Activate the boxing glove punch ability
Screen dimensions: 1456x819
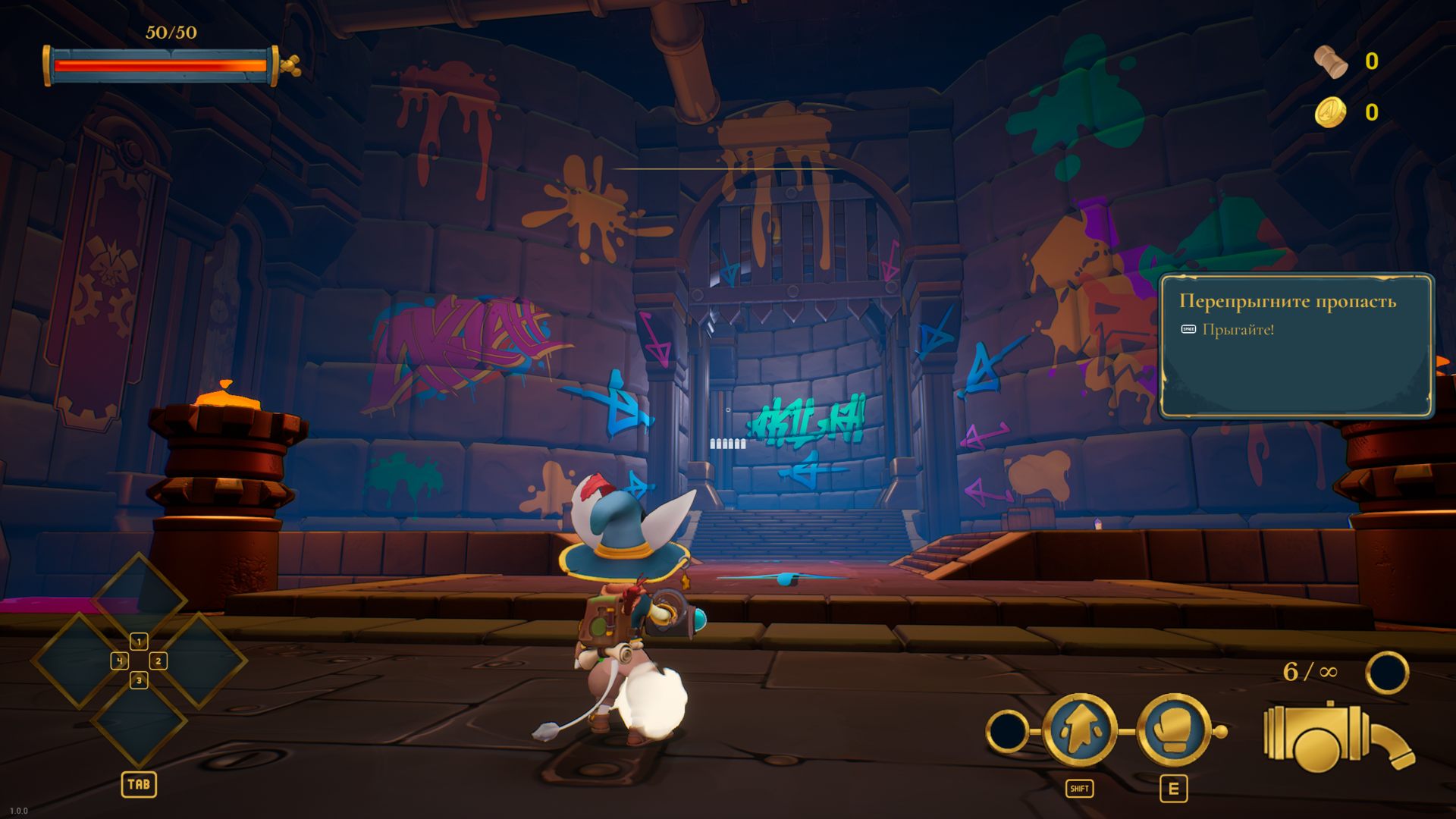(1173, 730)
